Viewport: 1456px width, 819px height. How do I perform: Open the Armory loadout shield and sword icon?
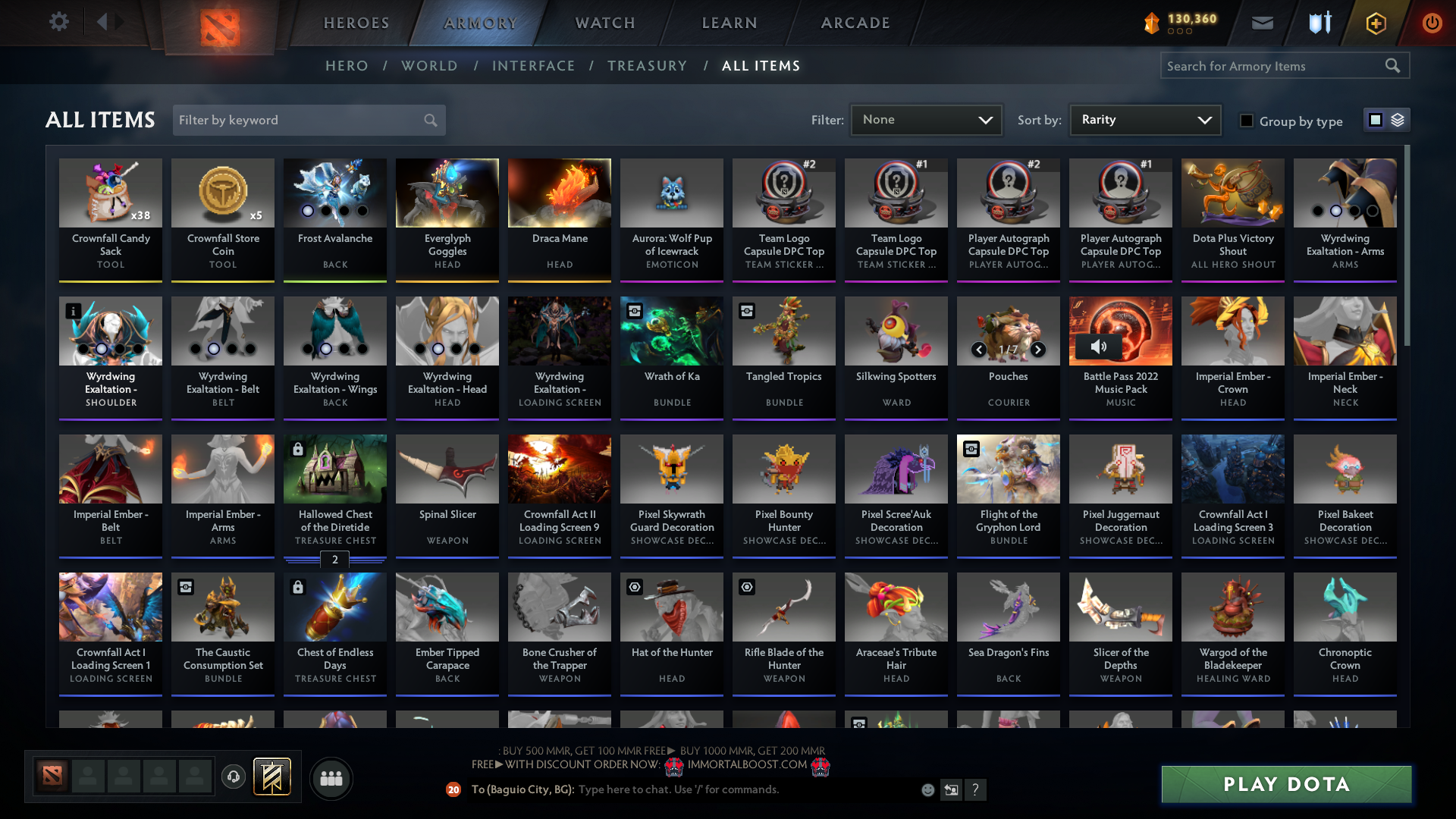[x=1319, y=23]
